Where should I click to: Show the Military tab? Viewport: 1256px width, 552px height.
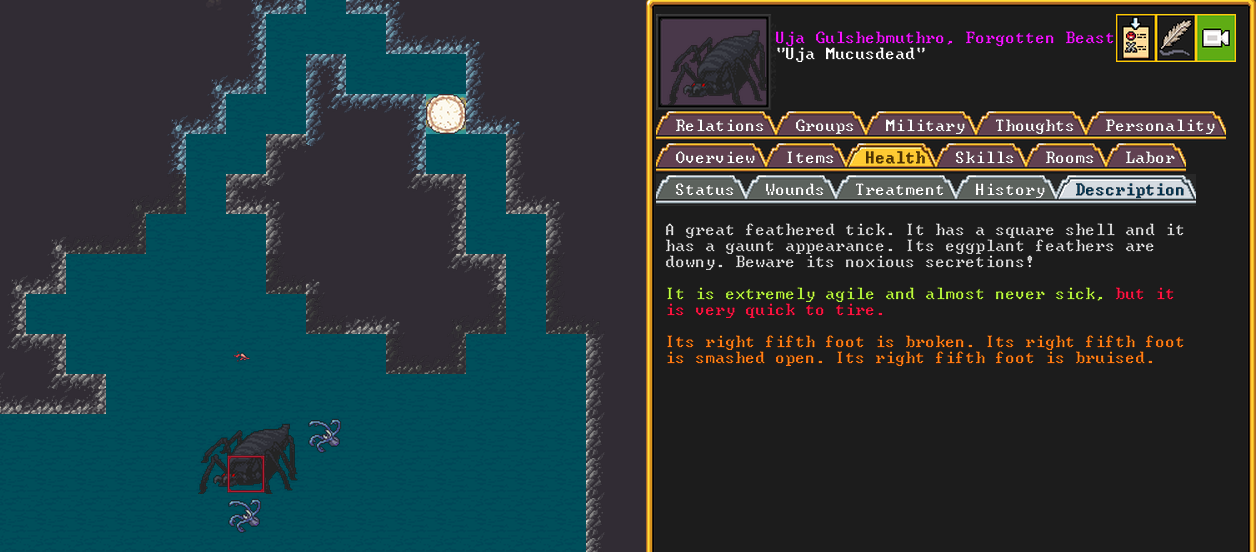pos(924,125)
